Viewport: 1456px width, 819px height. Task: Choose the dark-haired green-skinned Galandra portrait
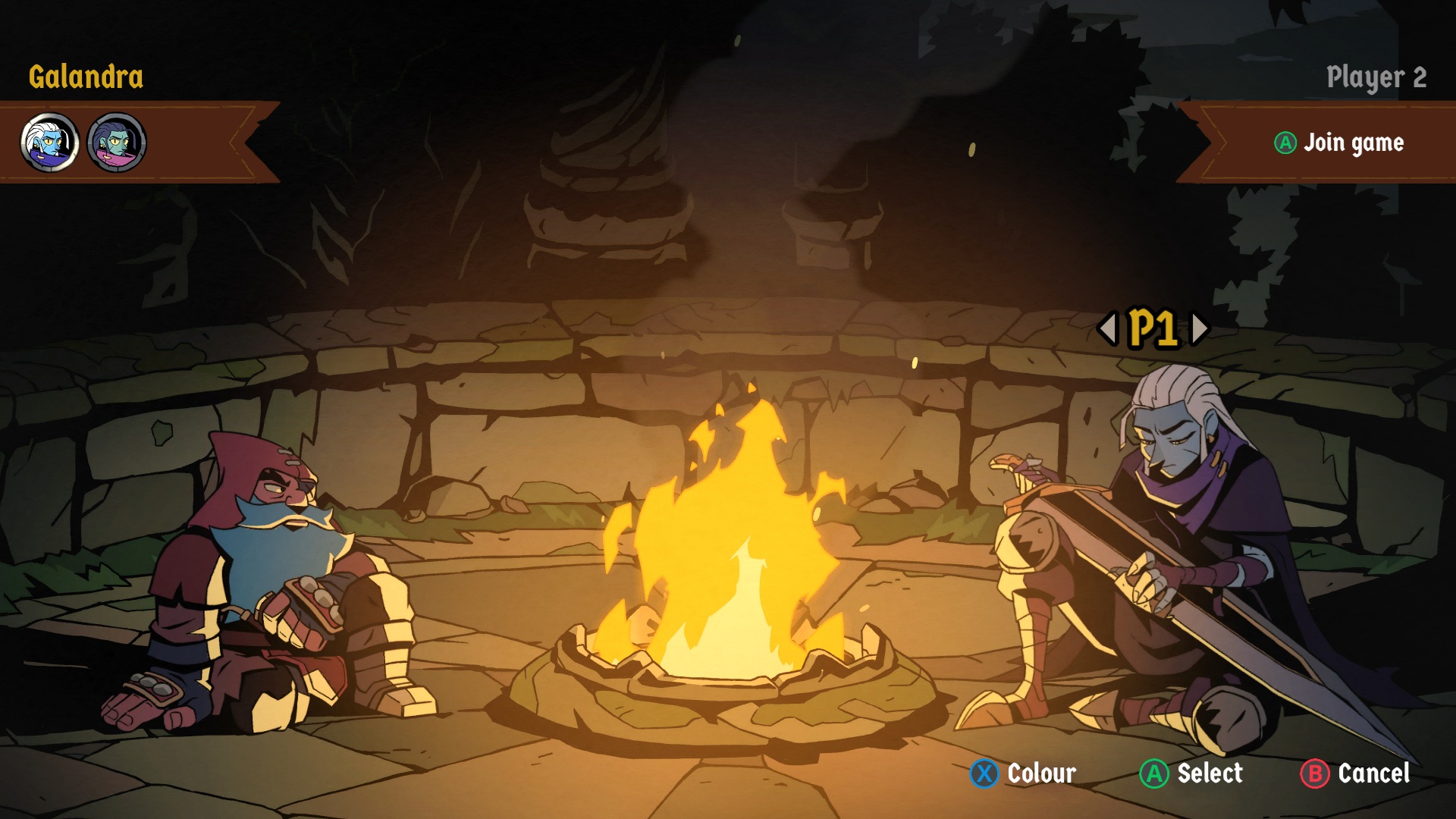pyautogui.click(x=117, y=143)
